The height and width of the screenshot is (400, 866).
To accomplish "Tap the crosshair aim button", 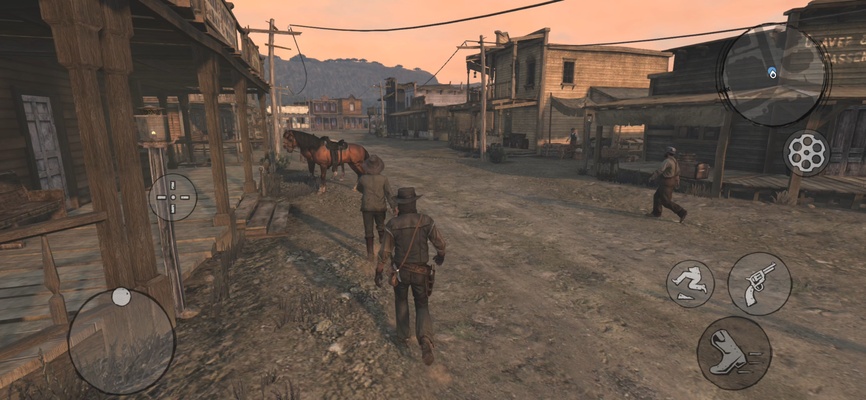I will (173, 197).
